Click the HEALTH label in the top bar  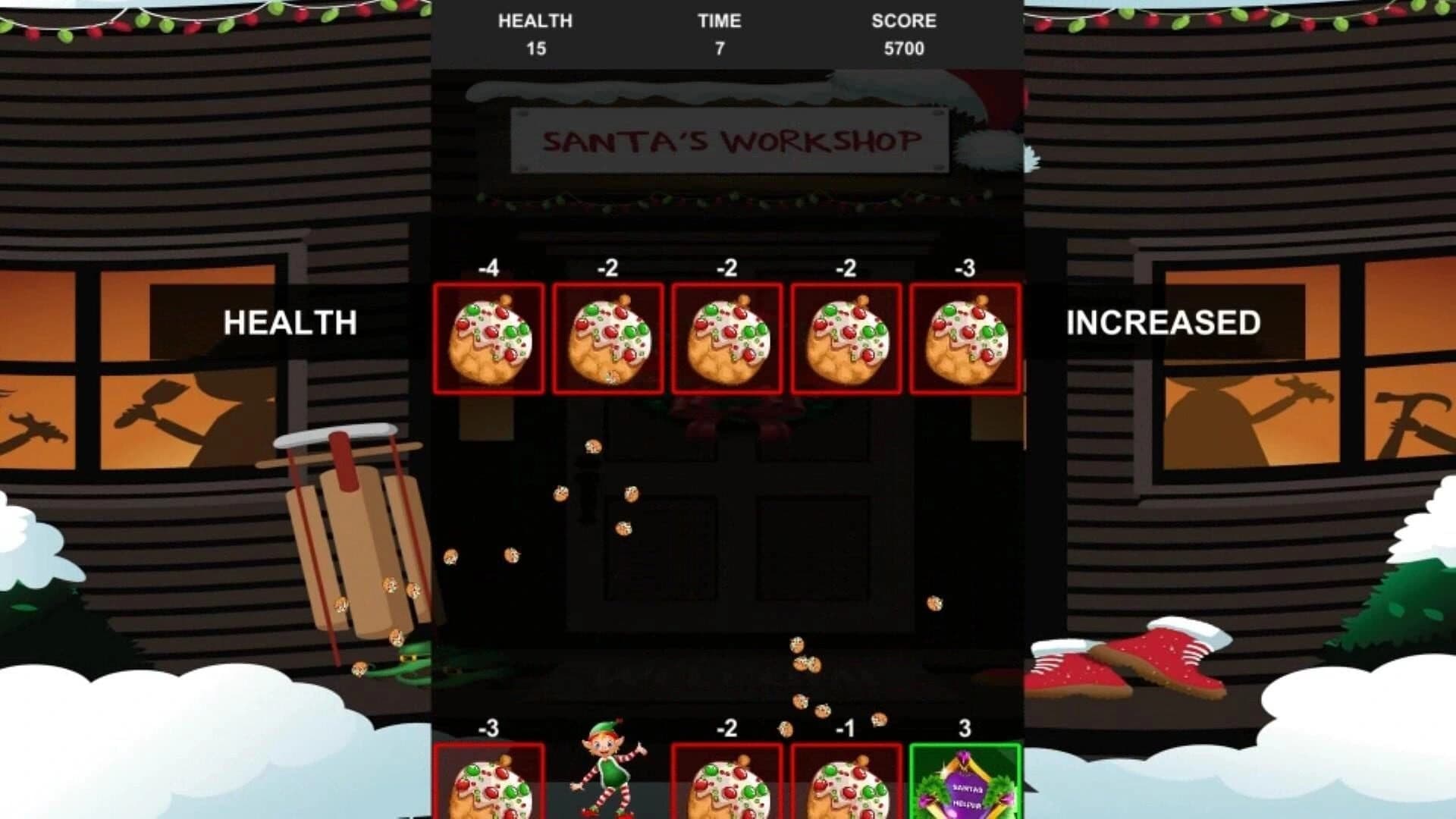tap(536, 21)
